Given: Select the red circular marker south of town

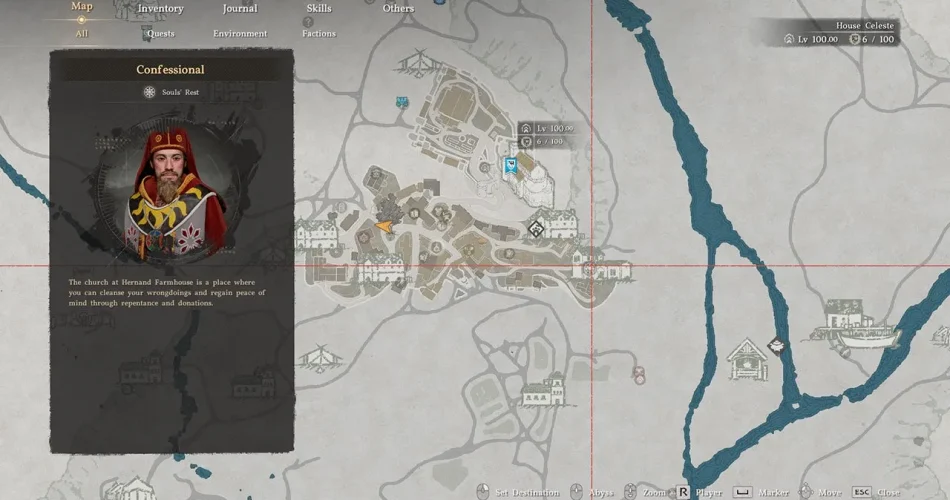Looking at the screenshot, I should 639,374.
